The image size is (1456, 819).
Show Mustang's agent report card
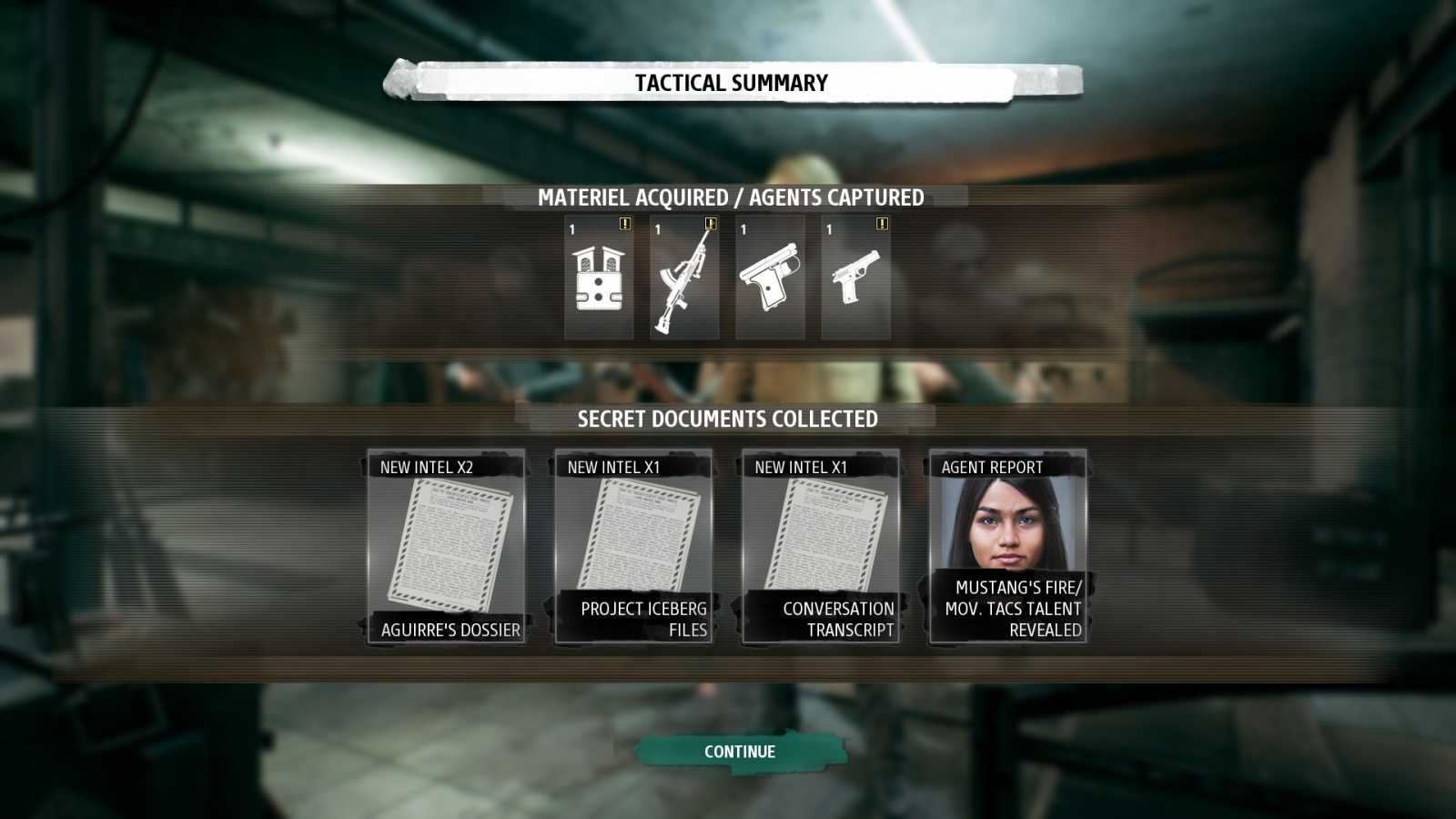(x=1008, y=546)
